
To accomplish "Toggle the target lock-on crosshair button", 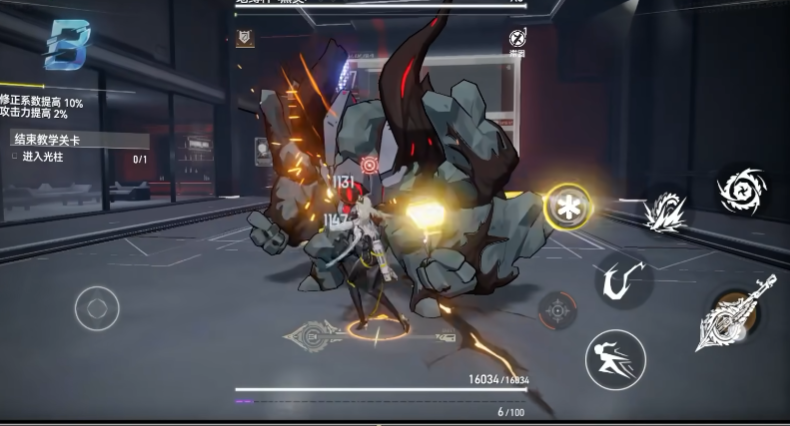I will (557, 311).
